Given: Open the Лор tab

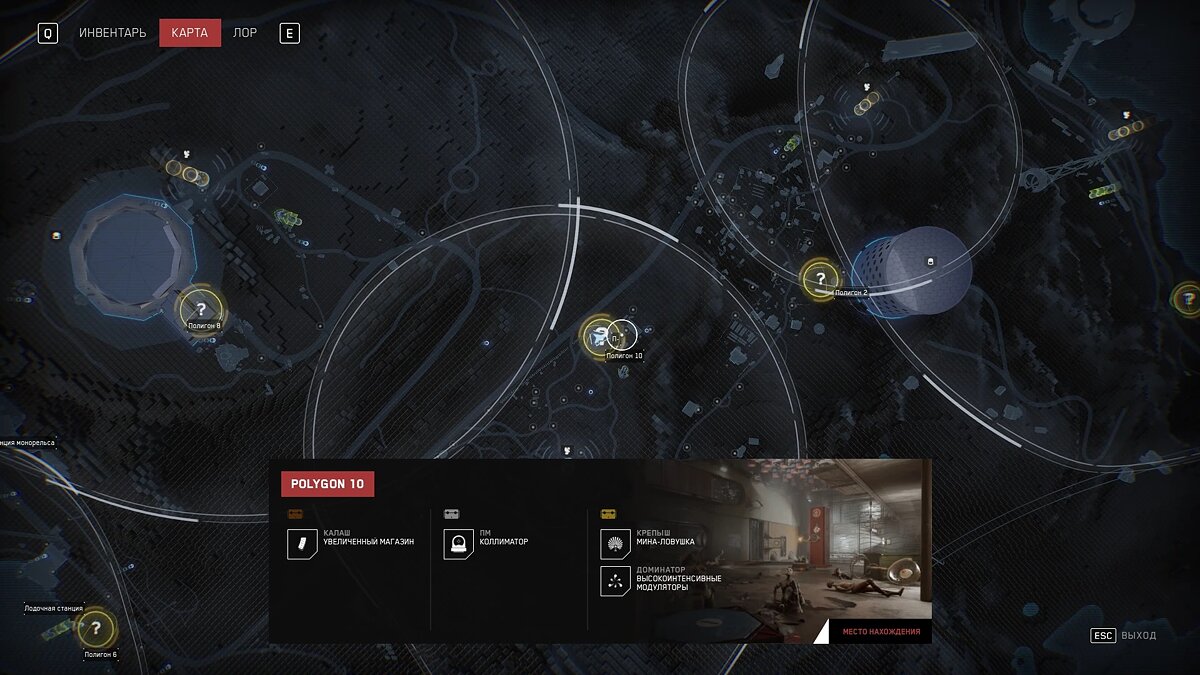Looking at the screenshot, I should pyautogui.click(x=245, y=33).
